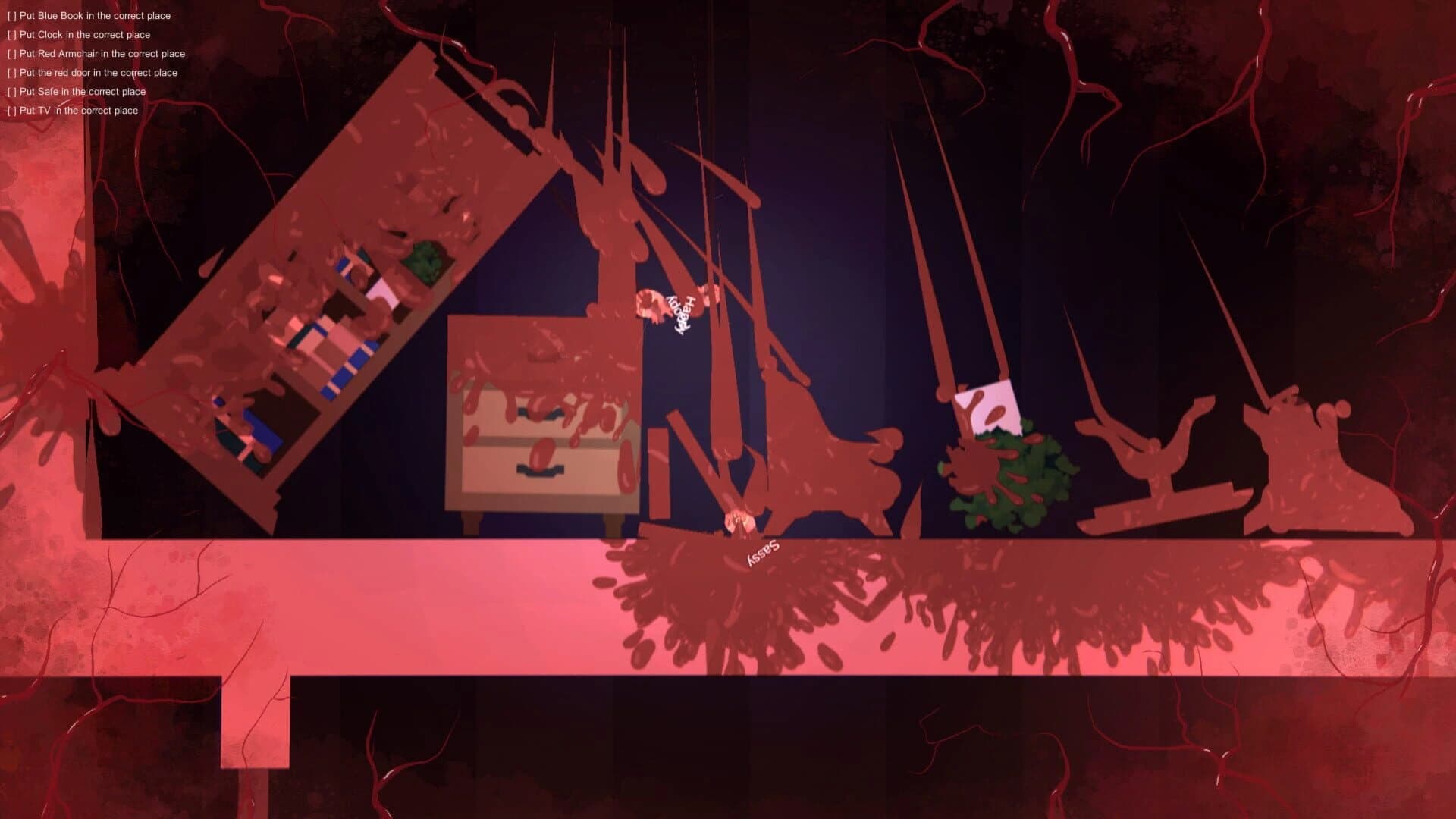Click the topmost objective in the checklist

coord(90,15)
